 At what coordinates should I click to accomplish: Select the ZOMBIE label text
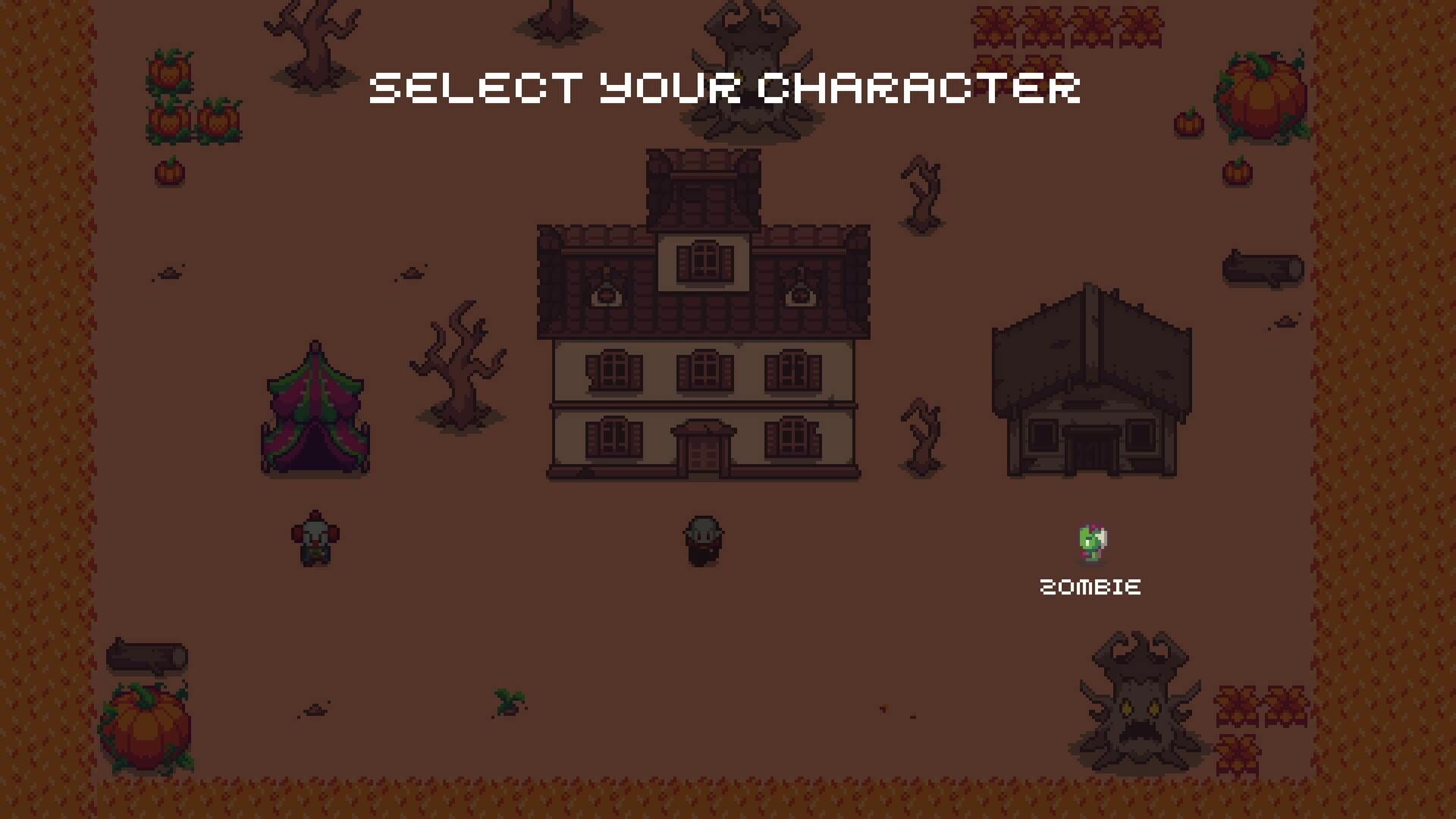(1090, 585)
